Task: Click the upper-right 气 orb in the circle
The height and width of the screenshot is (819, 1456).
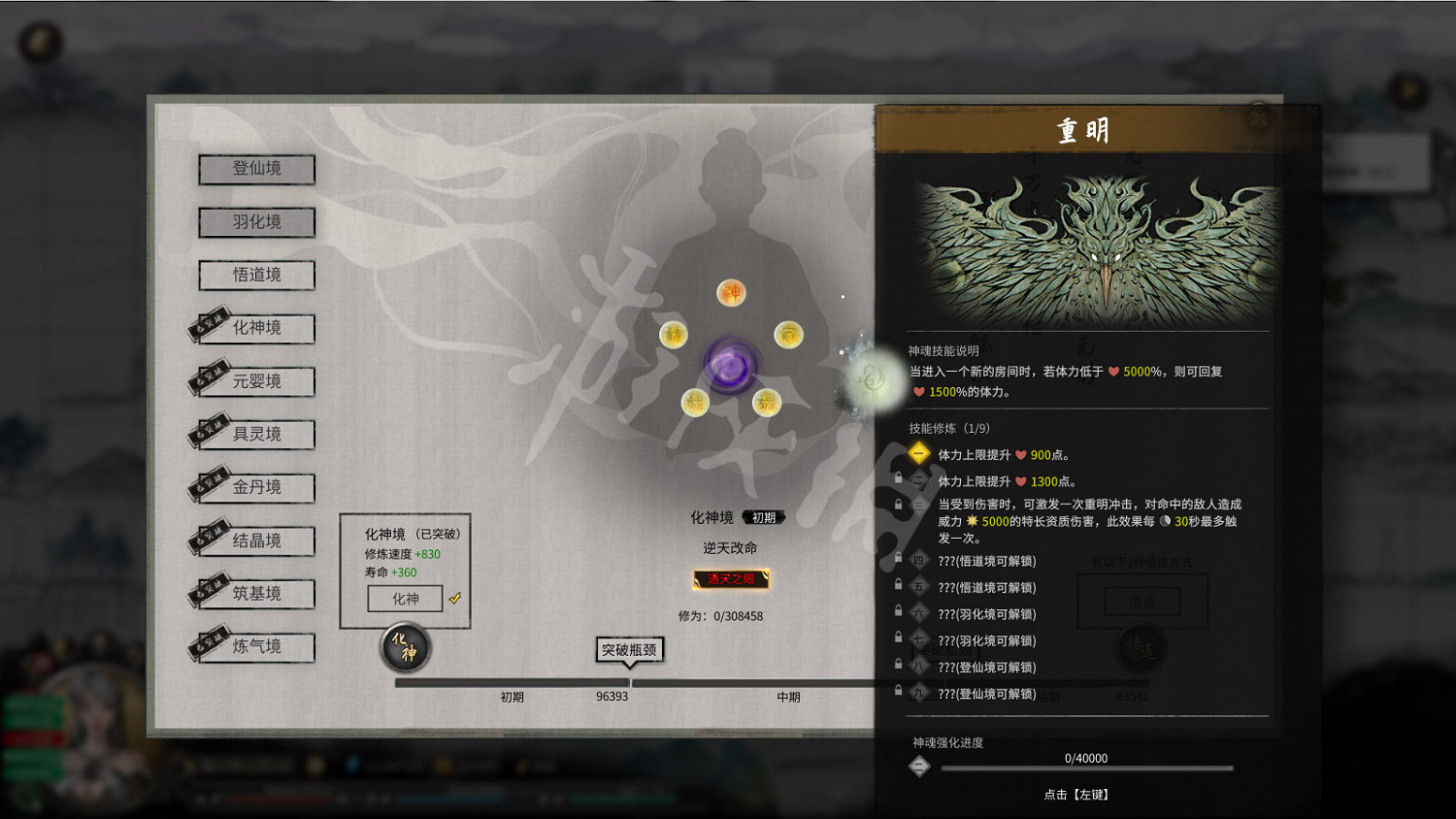Action: (x=787, y=334)
